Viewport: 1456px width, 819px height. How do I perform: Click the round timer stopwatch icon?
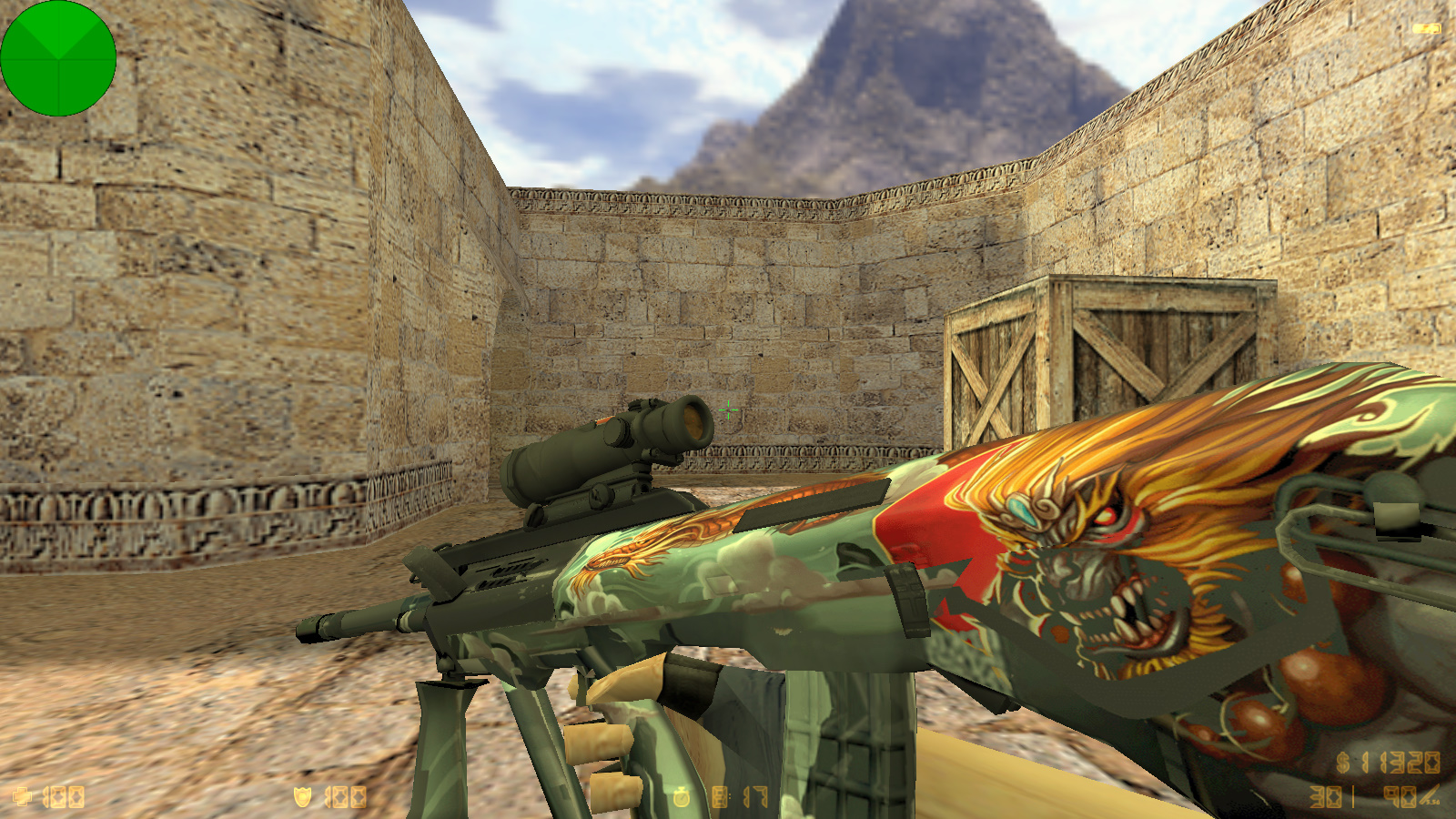(x=681, y=798)
